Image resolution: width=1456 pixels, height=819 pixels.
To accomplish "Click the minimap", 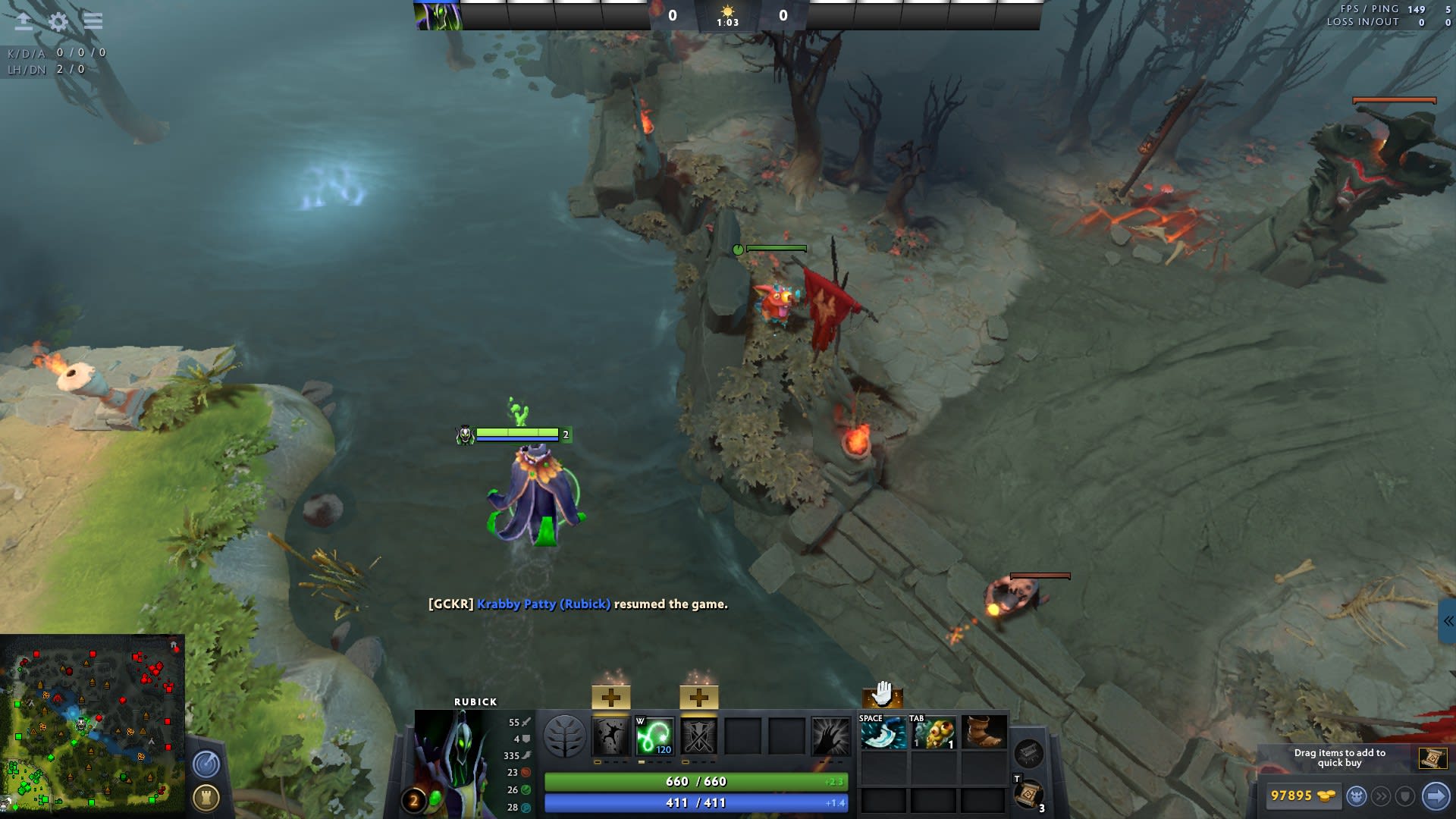I will tap(93, 725).
